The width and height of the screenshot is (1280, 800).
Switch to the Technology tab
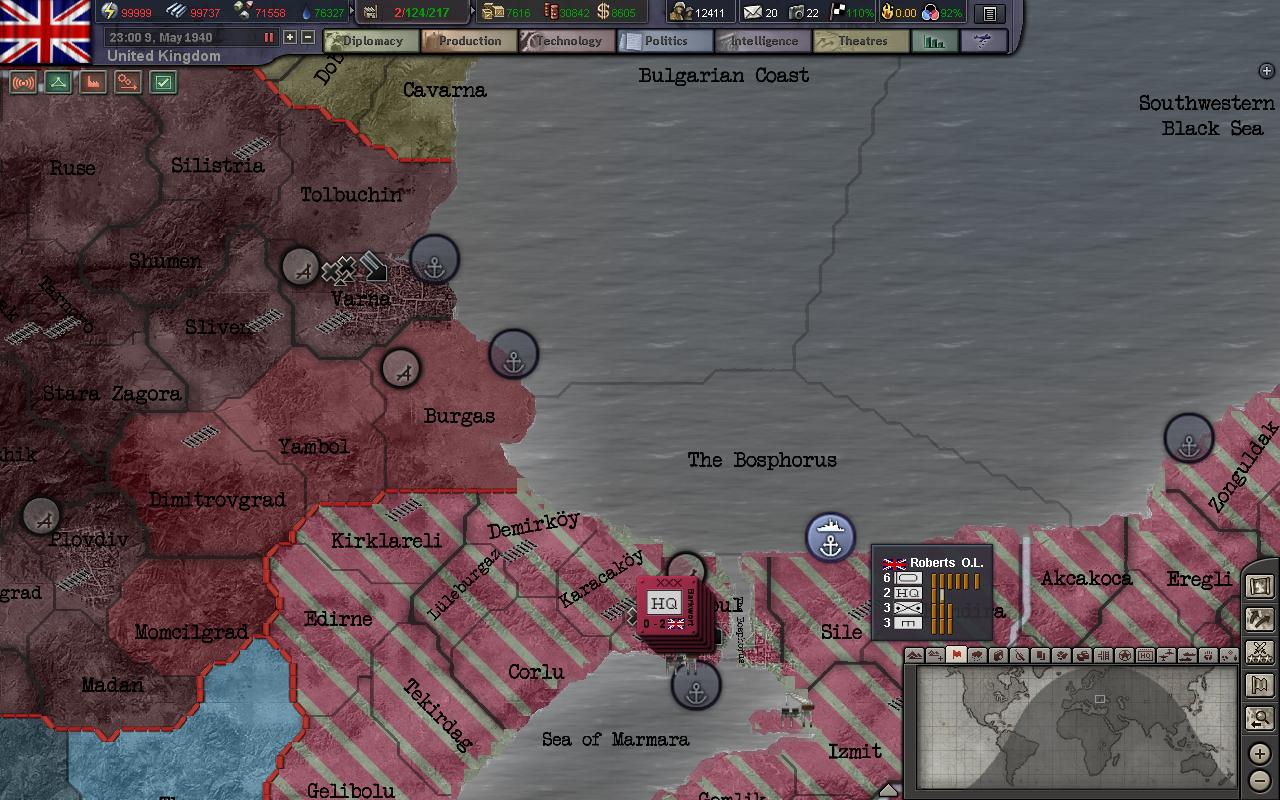pyautogui.click(x=565, y=41)
